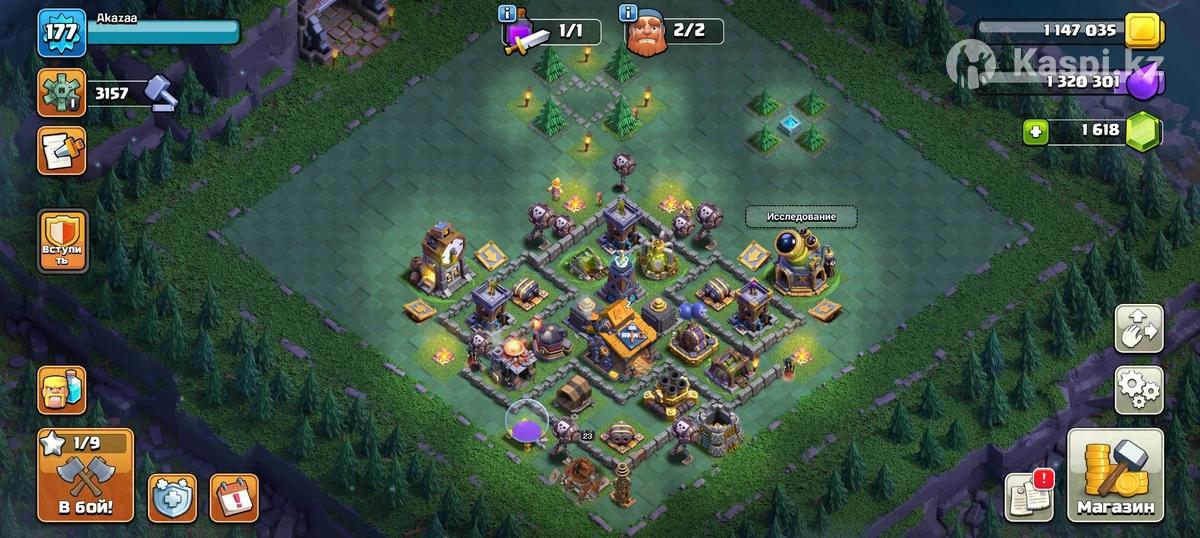Open the scroll and paper icon
1200x538 pixels.
click(x=61, y=149)
